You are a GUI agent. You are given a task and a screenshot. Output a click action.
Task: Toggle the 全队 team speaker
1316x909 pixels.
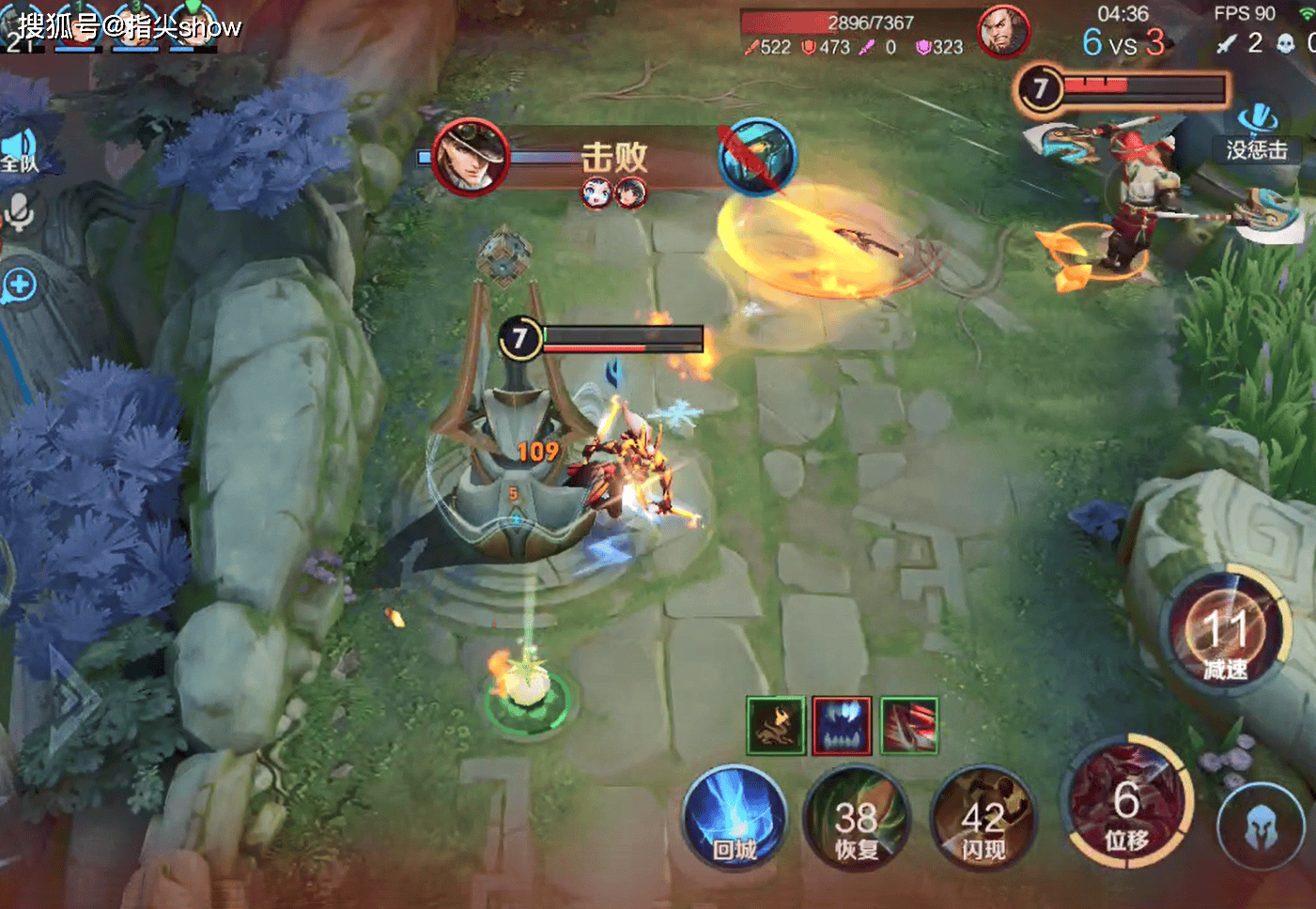(19, 151)
